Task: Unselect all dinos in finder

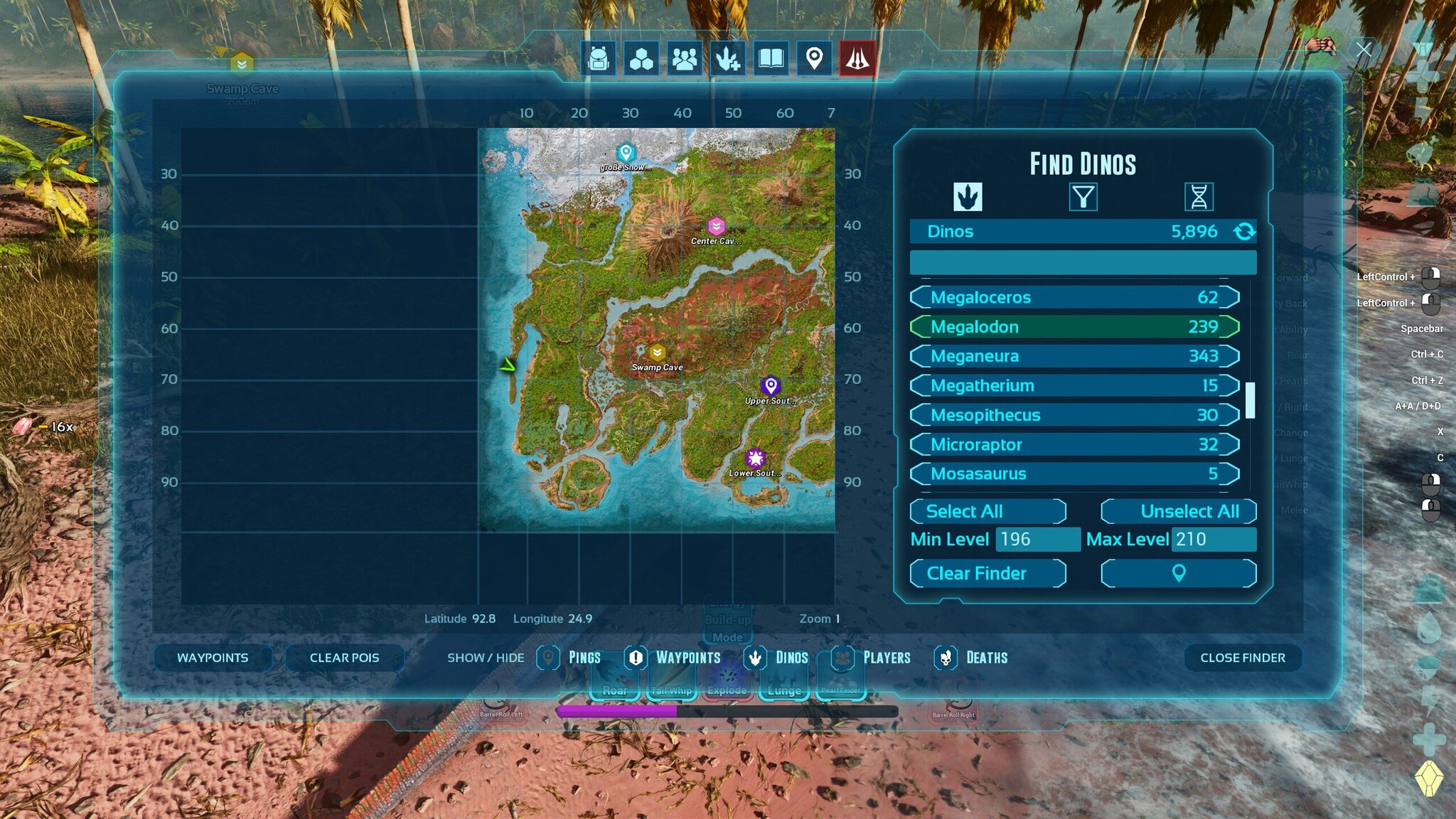Action: click(1178, 511)
